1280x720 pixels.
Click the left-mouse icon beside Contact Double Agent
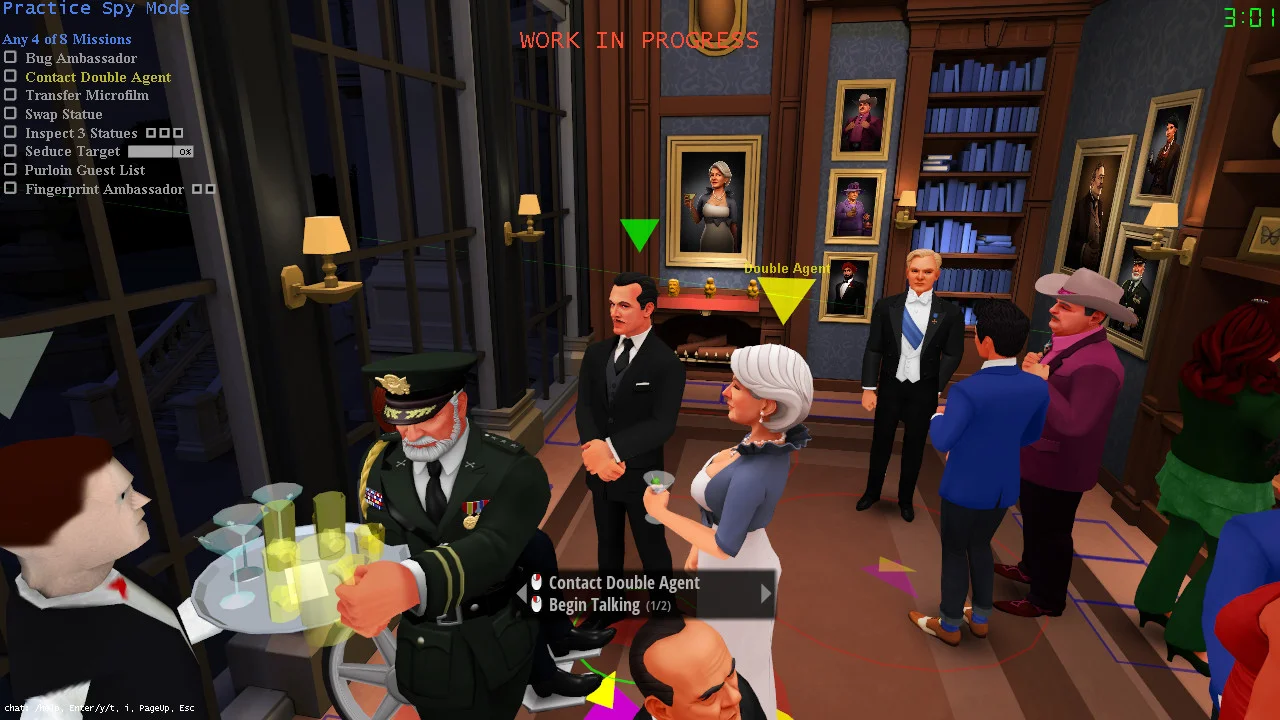[x=537, y=582]
